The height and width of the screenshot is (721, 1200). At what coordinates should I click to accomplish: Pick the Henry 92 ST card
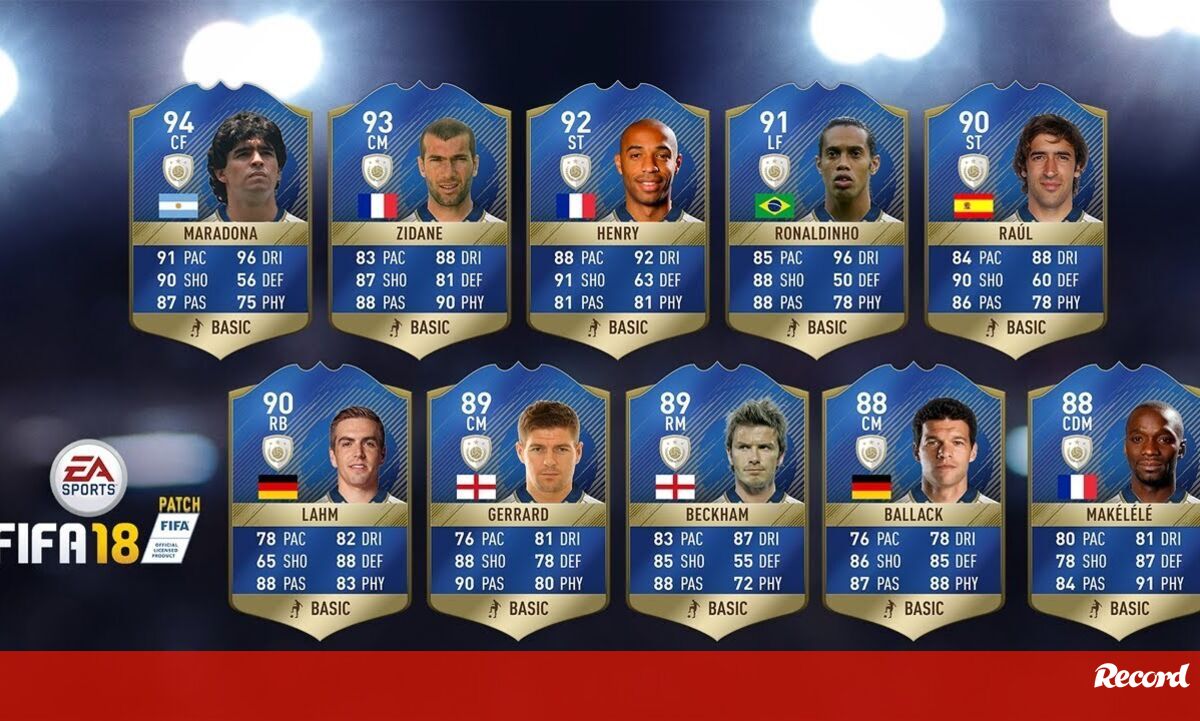tap(617, 220)
